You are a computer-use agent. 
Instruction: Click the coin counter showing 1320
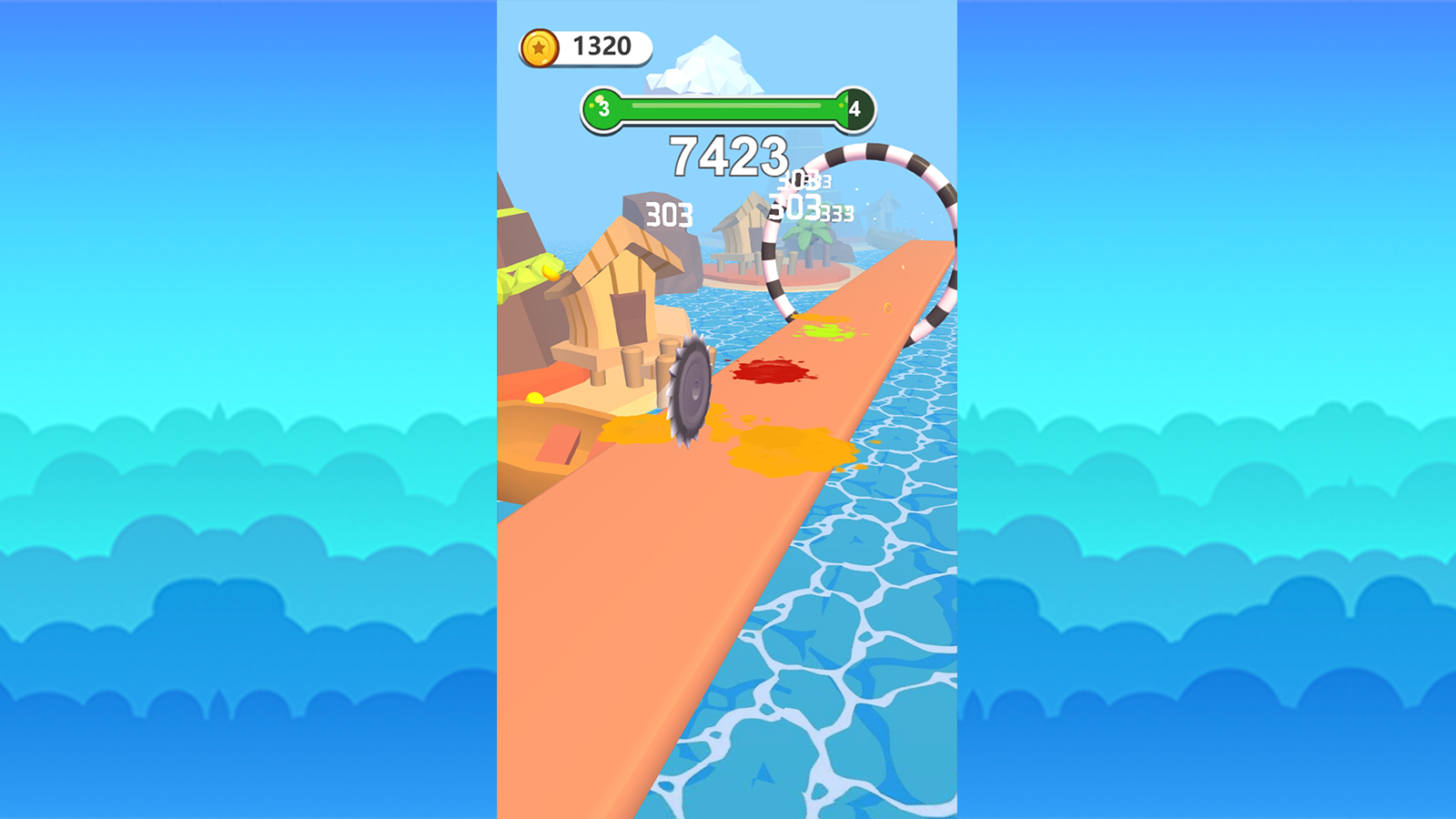602,45
